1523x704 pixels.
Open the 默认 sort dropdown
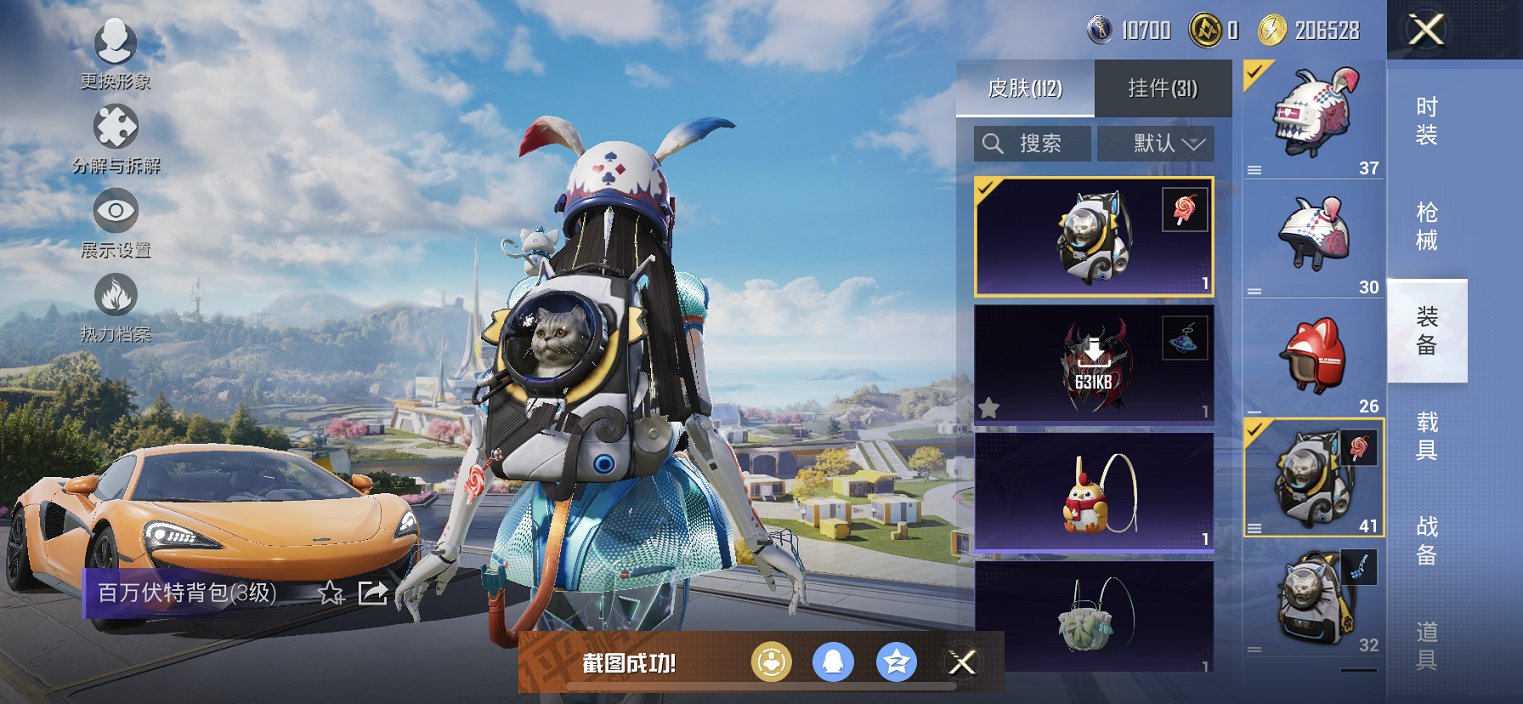1156,143
